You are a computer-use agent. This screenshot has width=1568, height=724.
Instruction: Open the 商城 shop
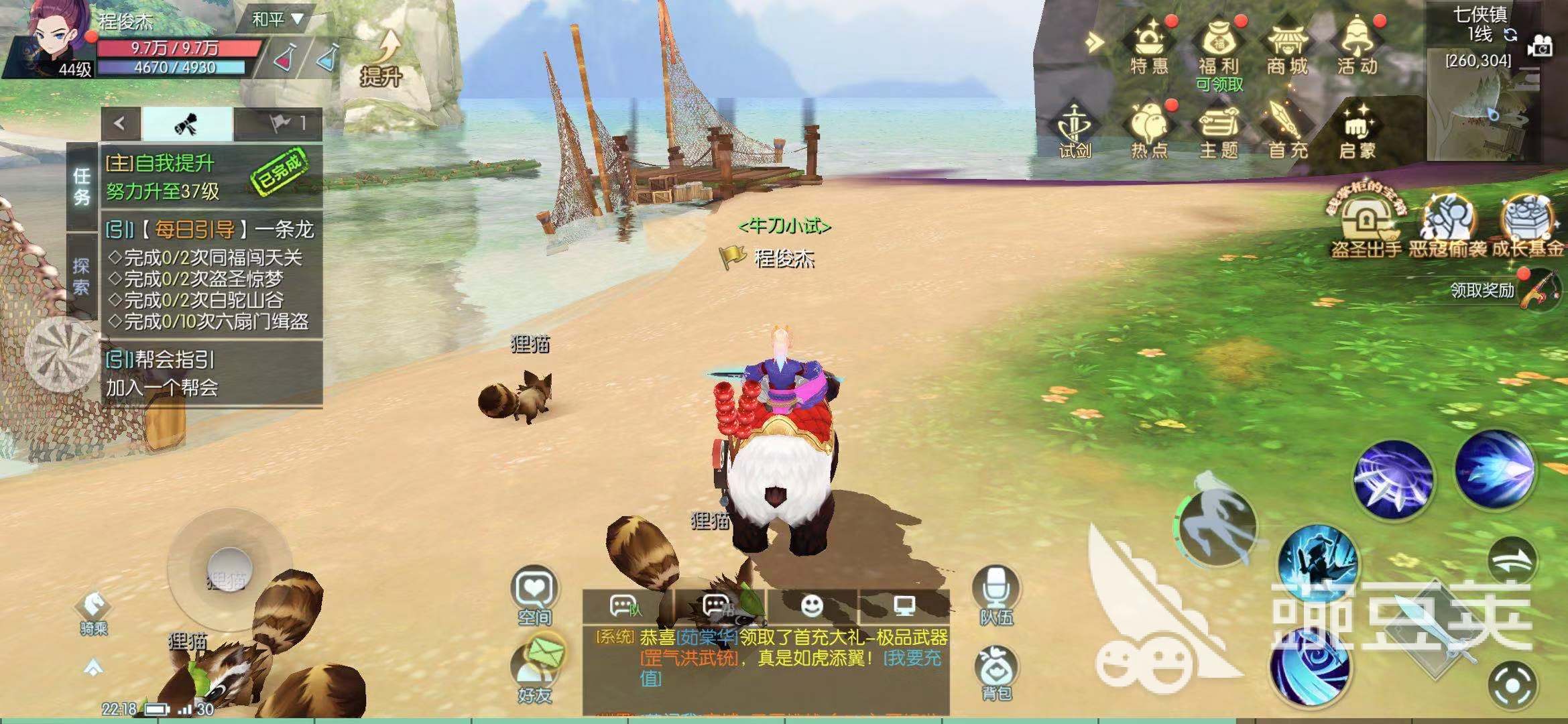1287,46
